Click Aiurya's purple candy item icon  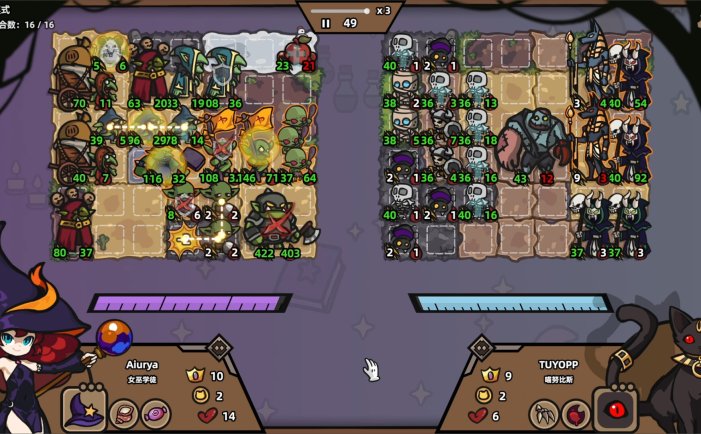(156, 412)
